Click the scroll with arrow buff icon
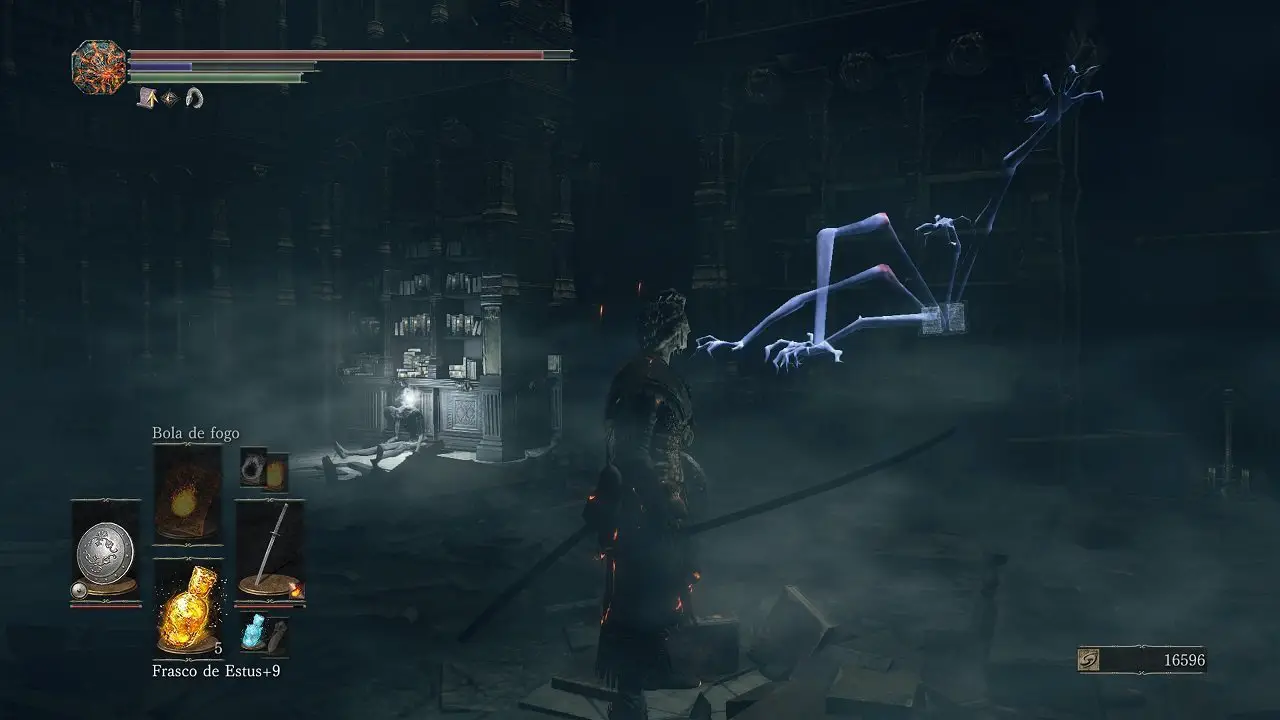This screenshot has width=1280, height=720. (x=147, y=97)
